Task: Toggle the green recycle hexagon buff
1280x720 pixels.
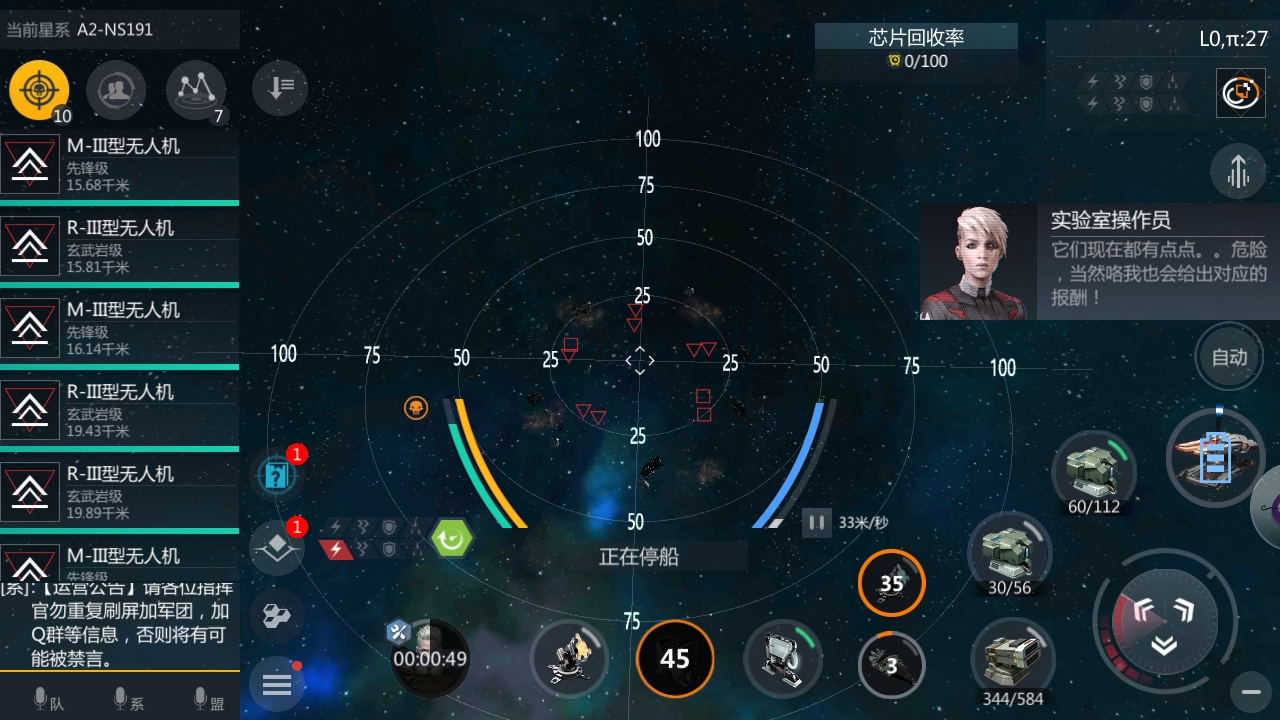Action: click(x=451, y=539)
